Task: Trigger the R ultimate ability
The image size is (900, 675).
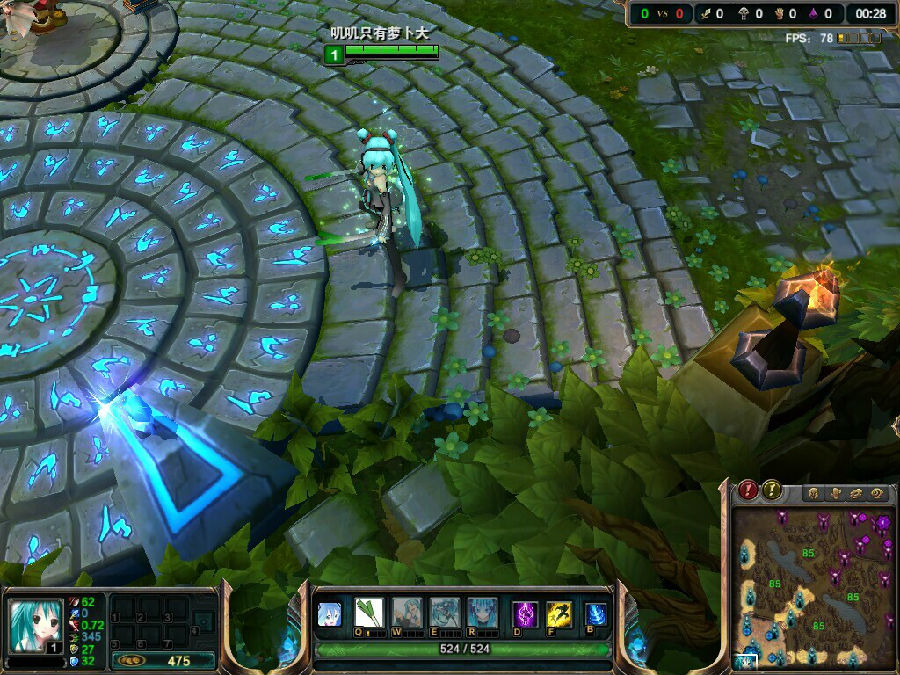Action: tap(483, 613)
